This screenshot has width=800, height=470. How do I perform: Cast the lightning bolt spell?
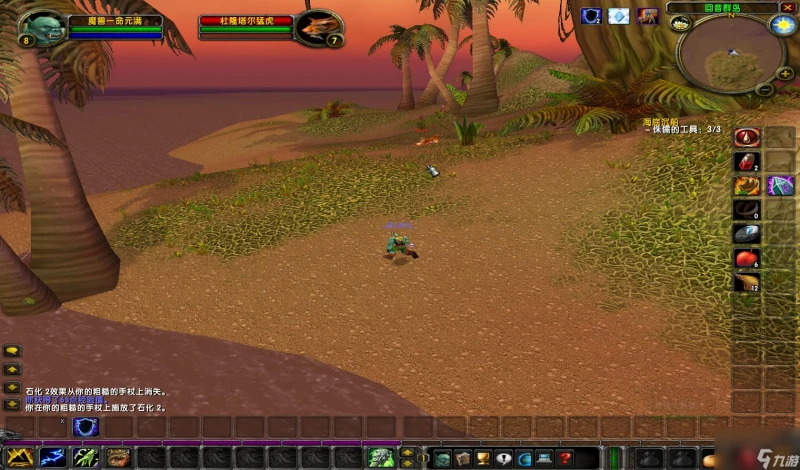pyautogui.click(x=52, y=458)
